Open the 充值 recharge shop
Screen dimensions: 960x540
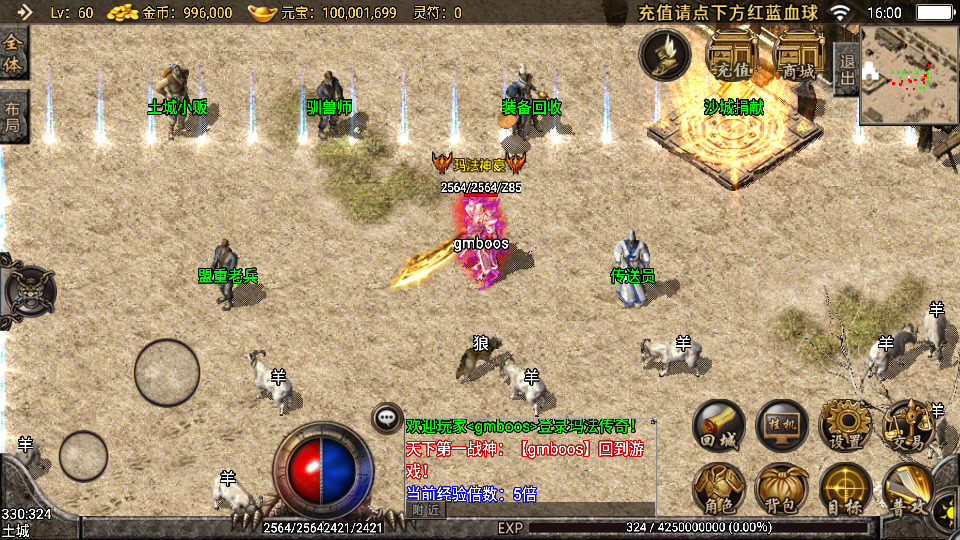(732, 55)
